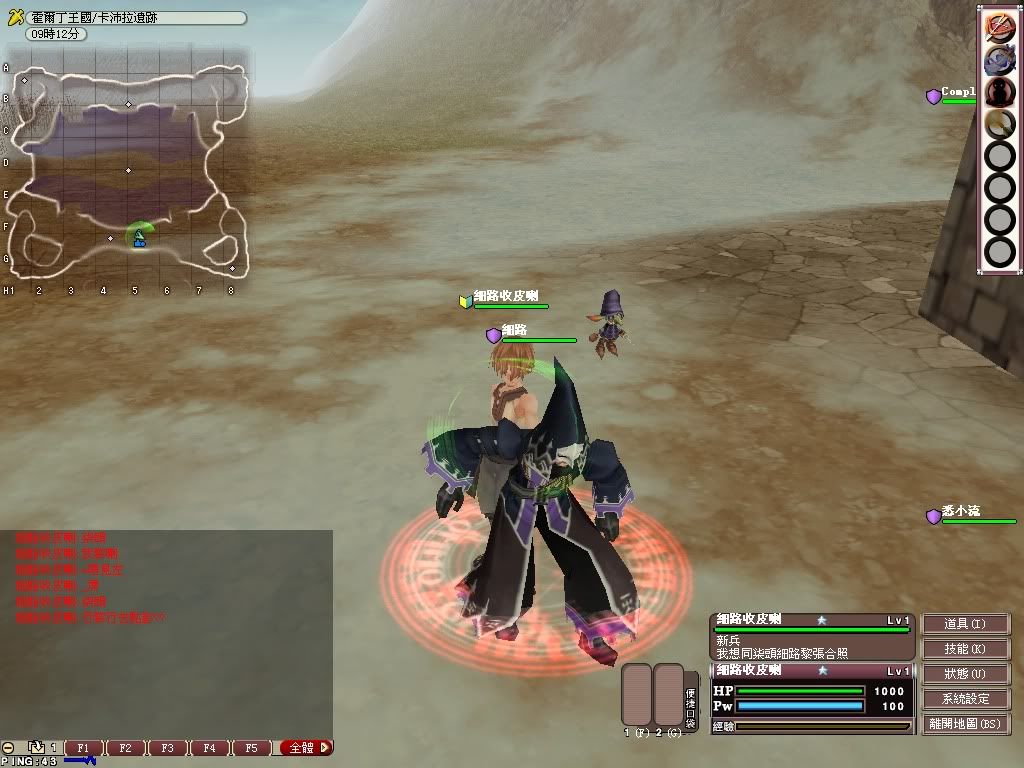Open the 技能 (K) skills menu
Screen dimensions: 1024x768
click(x=965, y=649)
